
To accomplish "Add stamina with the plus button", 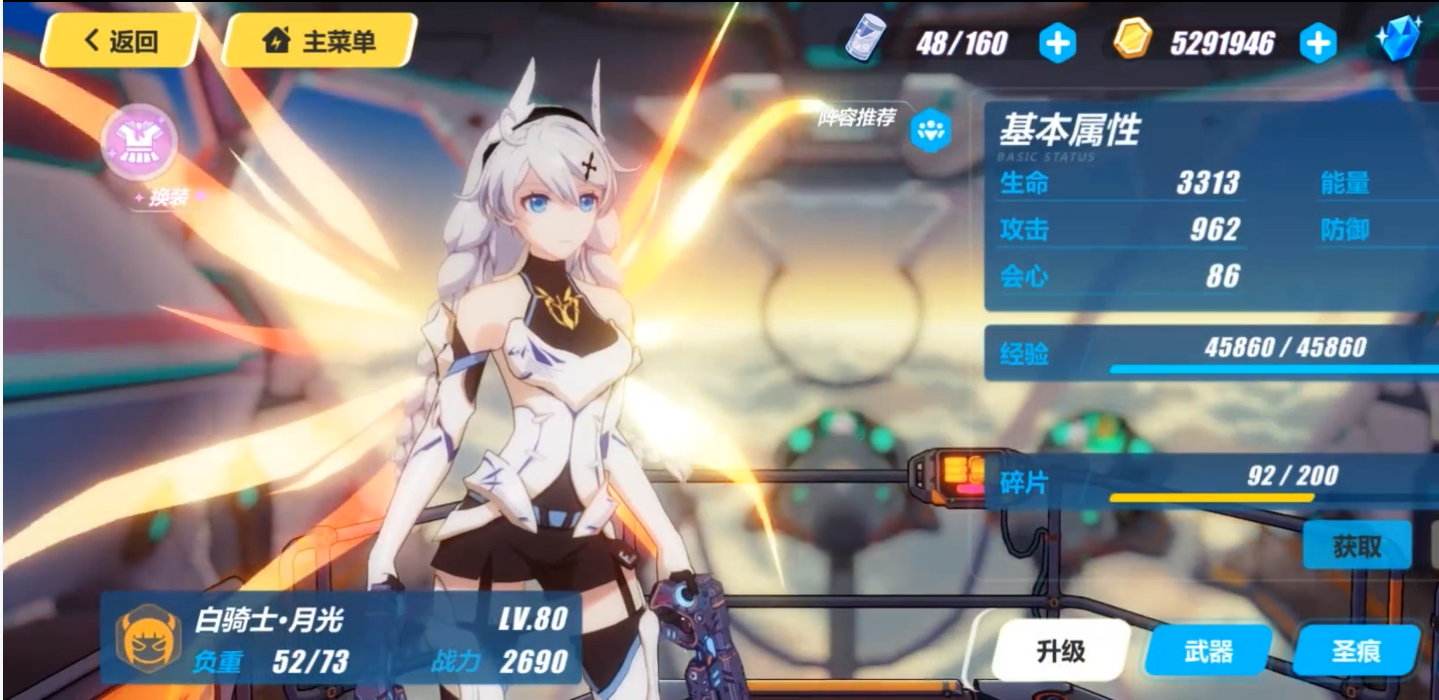I will pos(1057,43).
